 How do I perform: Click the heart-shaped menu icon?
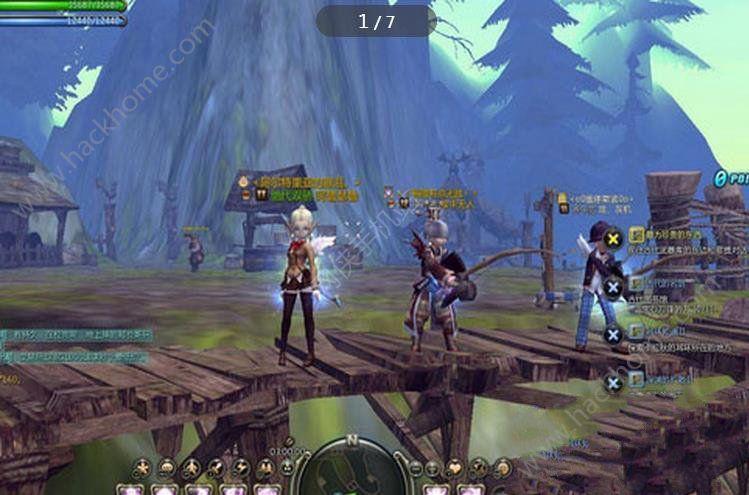tap(455, 468)
